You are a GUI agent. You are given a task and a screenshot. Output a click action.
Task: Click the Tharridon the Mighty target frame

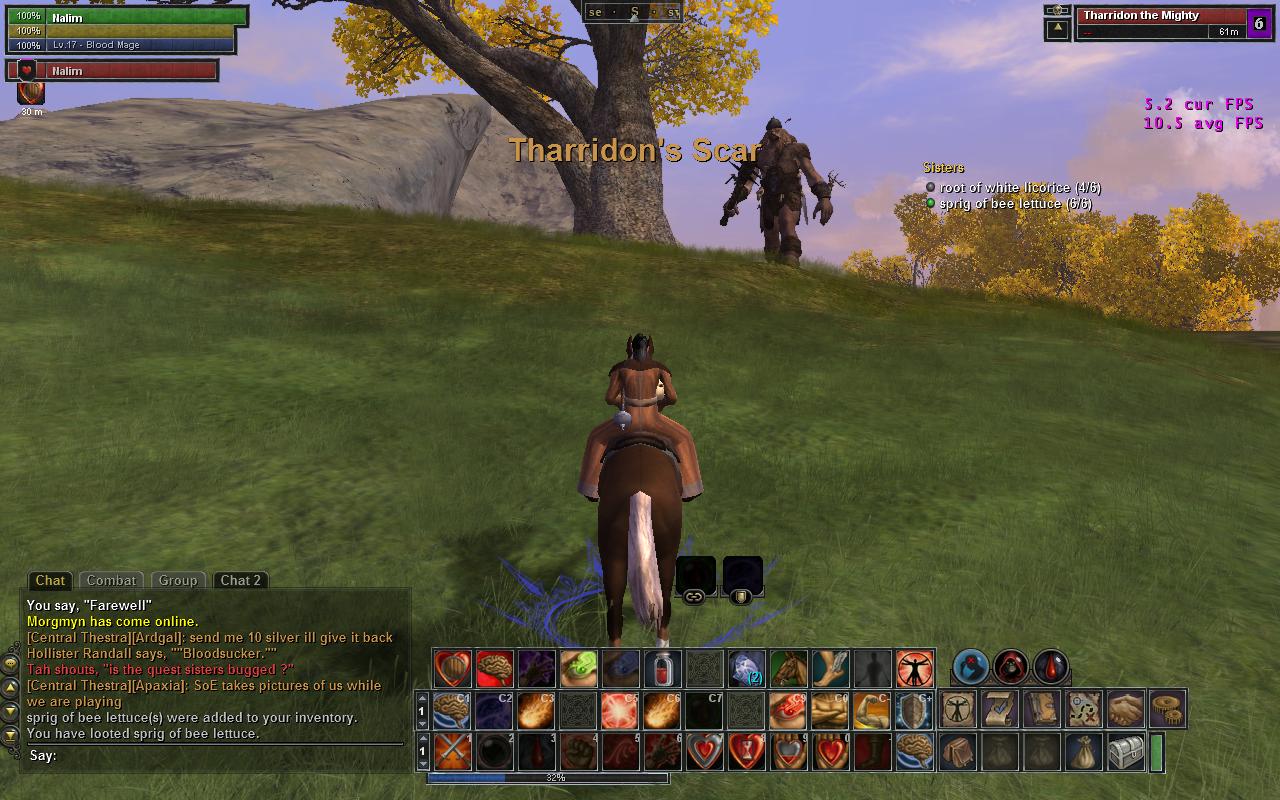[x=1160, y=24]
